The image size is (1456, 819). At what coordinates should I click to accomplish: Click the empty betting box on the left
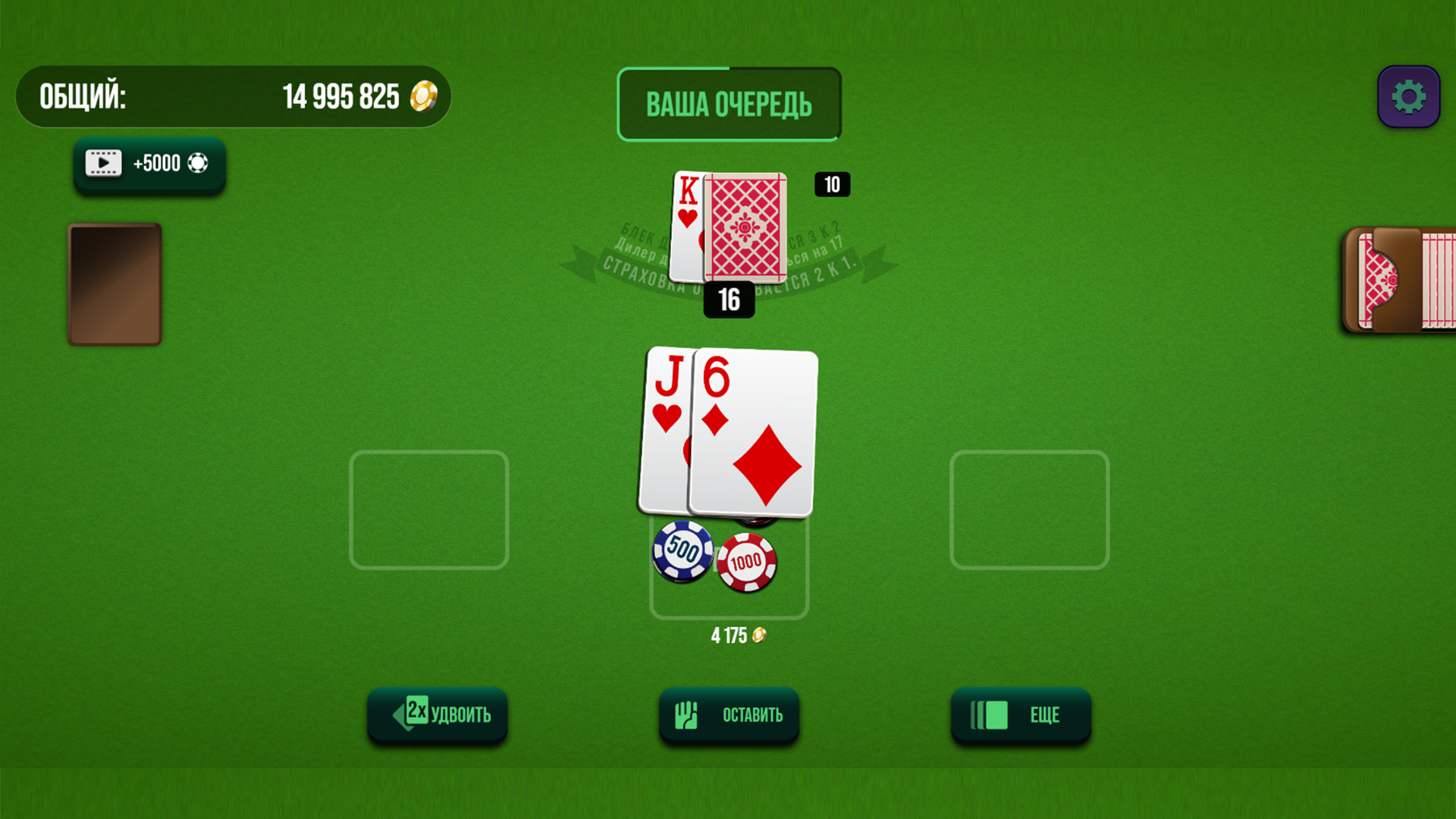point(428,510)
